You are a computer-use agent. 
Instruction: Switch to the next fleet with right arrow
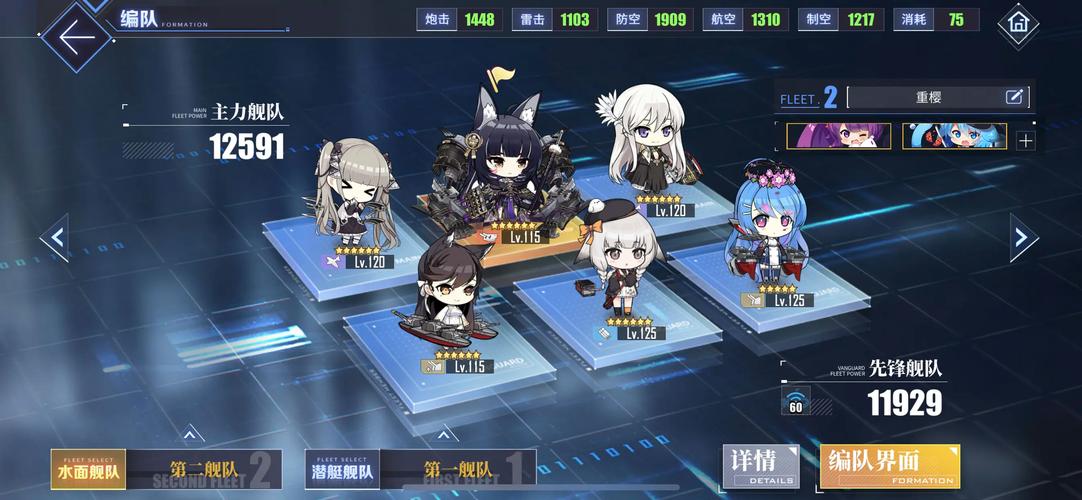tap(1021, 237)
